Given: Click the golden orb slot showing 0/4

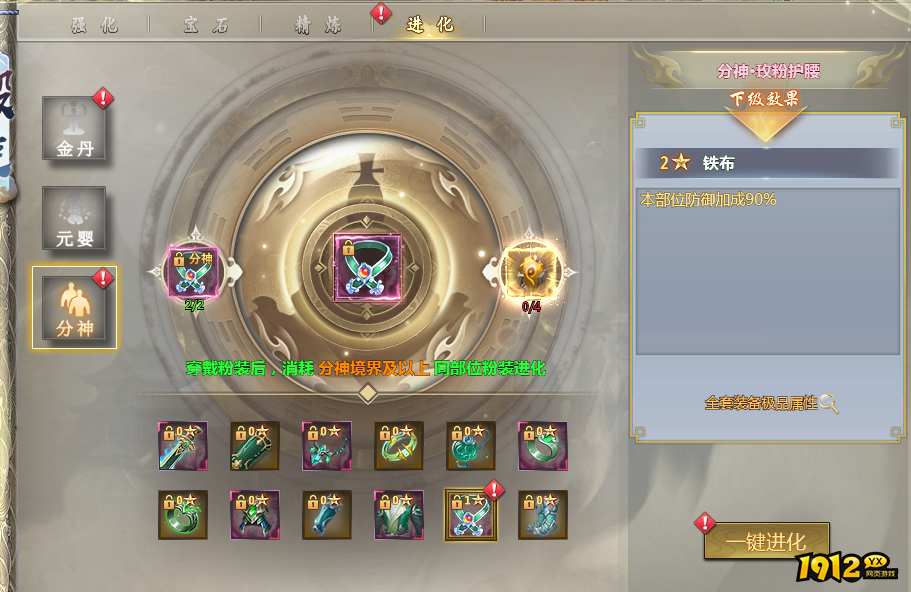Looking at the screenshot, I should coord(531,271).
